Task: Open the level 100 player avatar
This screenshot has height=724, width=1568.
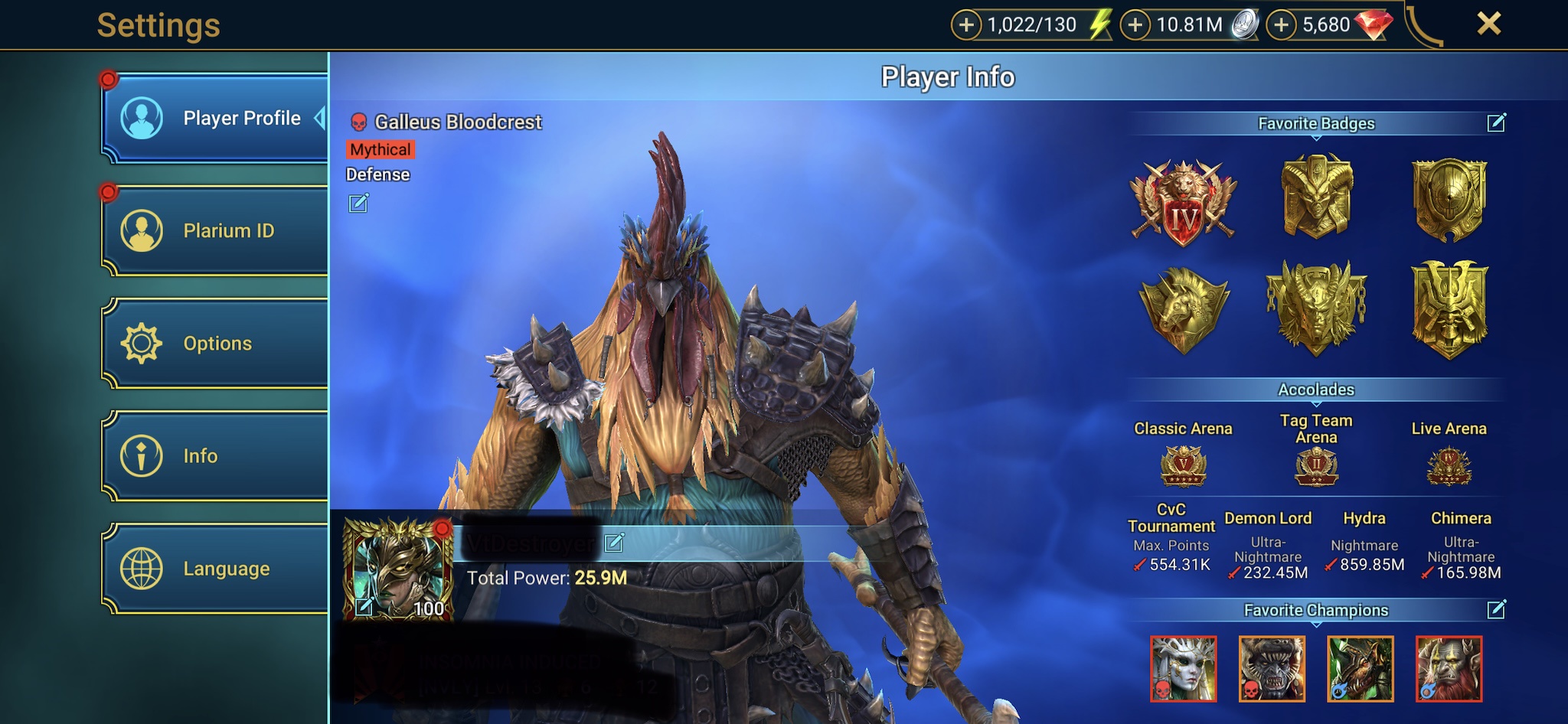Action: [x=398, y=568]
